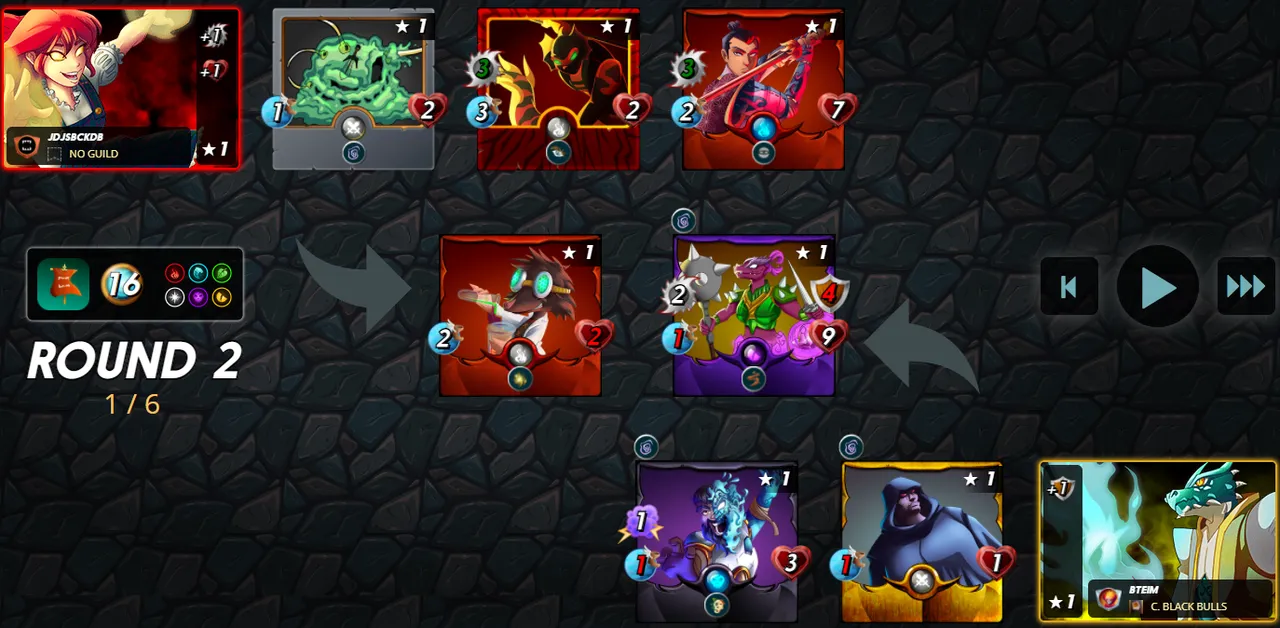Select the goggled bearded monster in front
The image size is (1280, 628).
(520, 314)
